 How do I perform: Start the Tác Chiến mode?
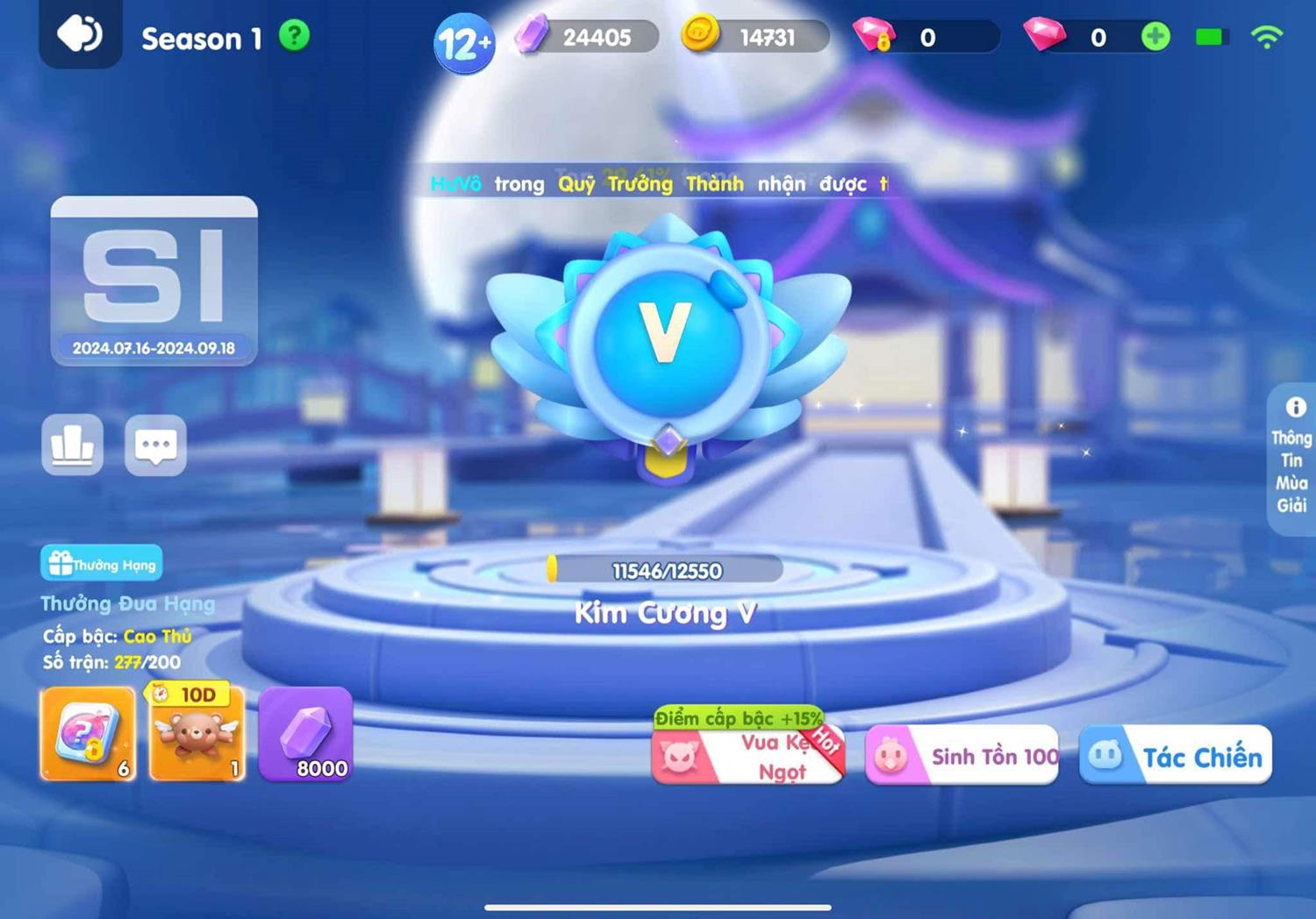[x=1176, y=755]
